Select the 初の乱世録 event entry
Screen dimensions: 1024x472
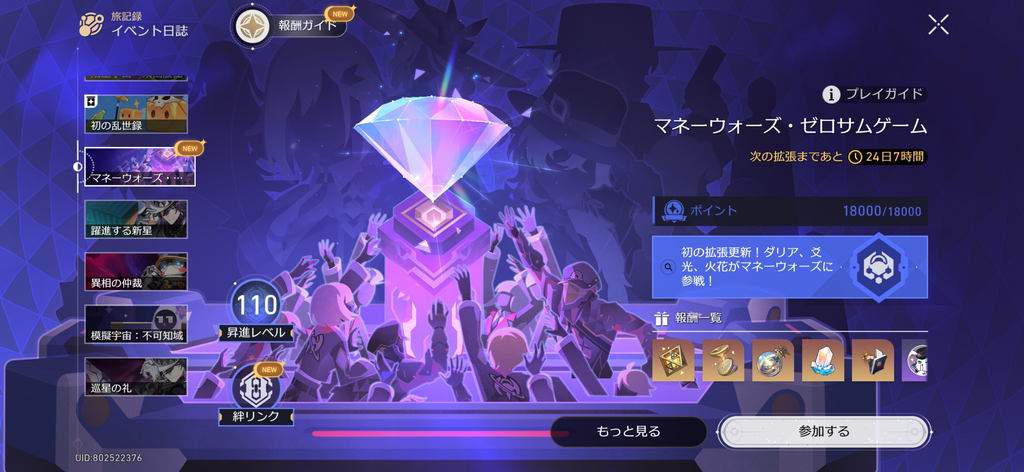click(x=136, y=114)
